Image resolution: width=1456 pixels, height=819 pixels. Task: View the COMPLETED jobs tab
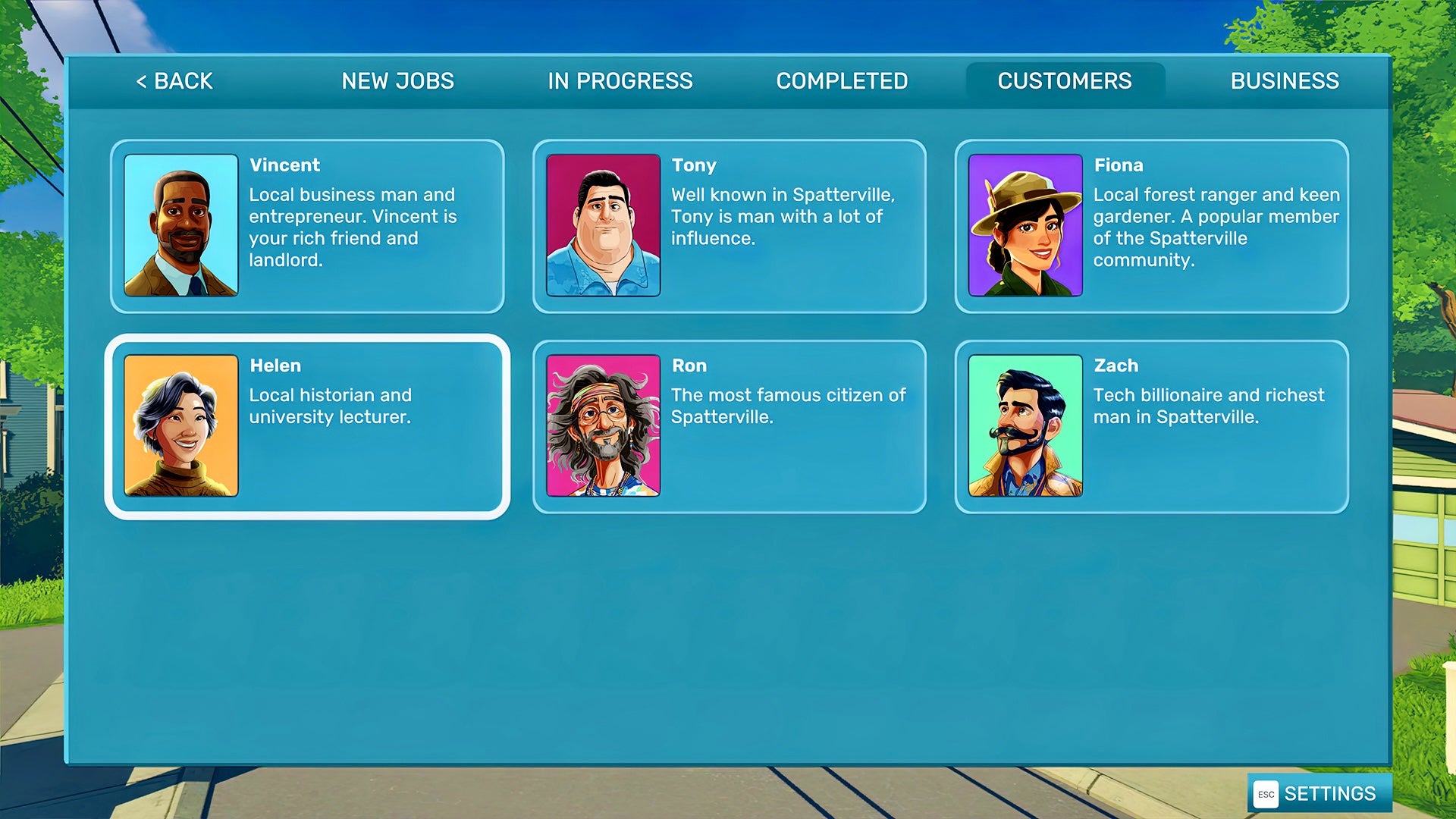(843, 80)
